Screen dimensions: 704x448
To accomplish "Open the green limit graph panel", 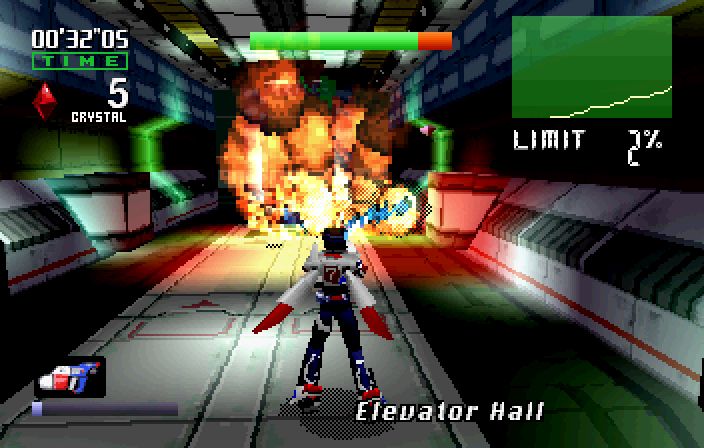I will [x=592, y=68].
